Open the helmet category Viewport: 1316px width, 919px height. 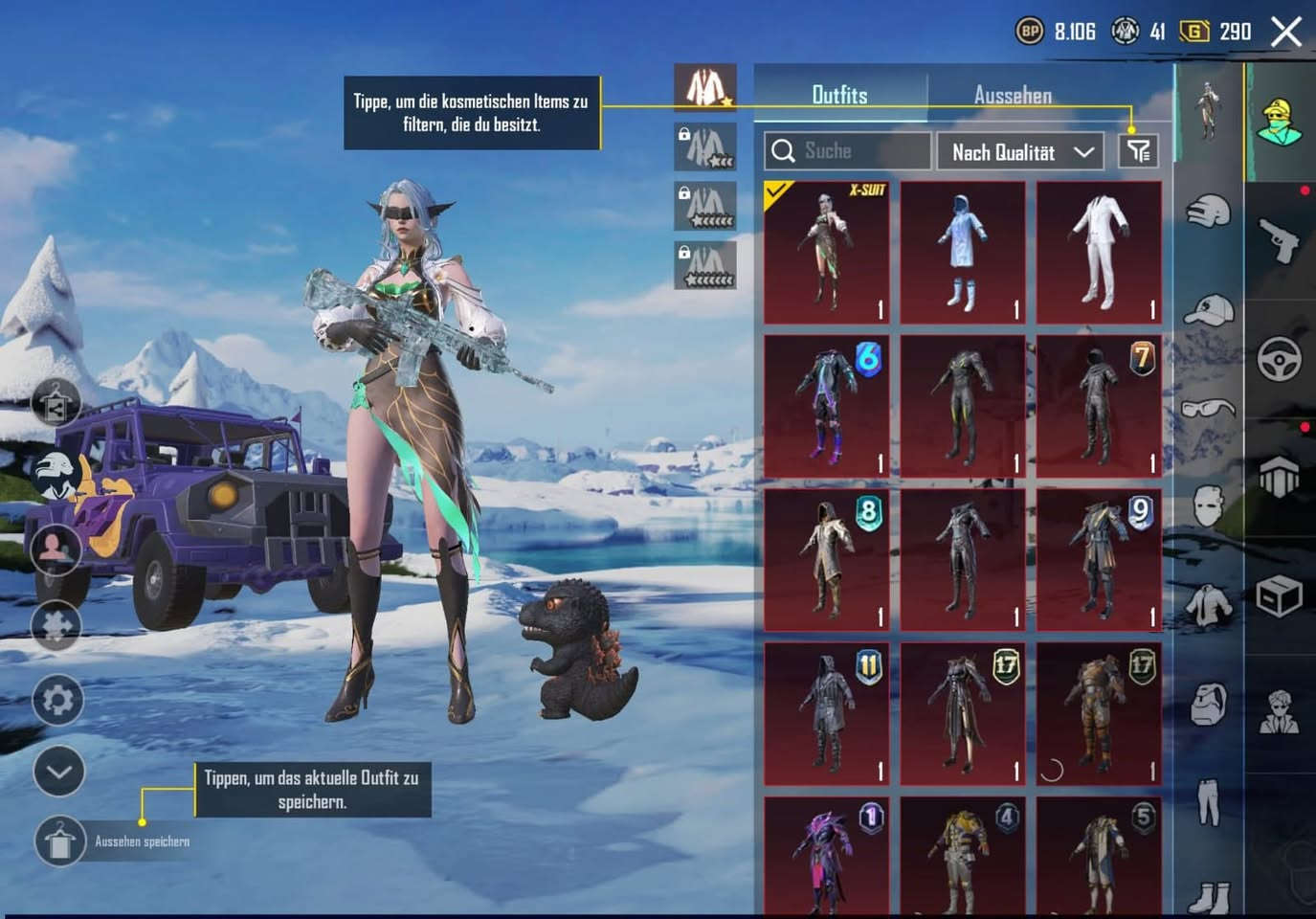(1209, 210)
